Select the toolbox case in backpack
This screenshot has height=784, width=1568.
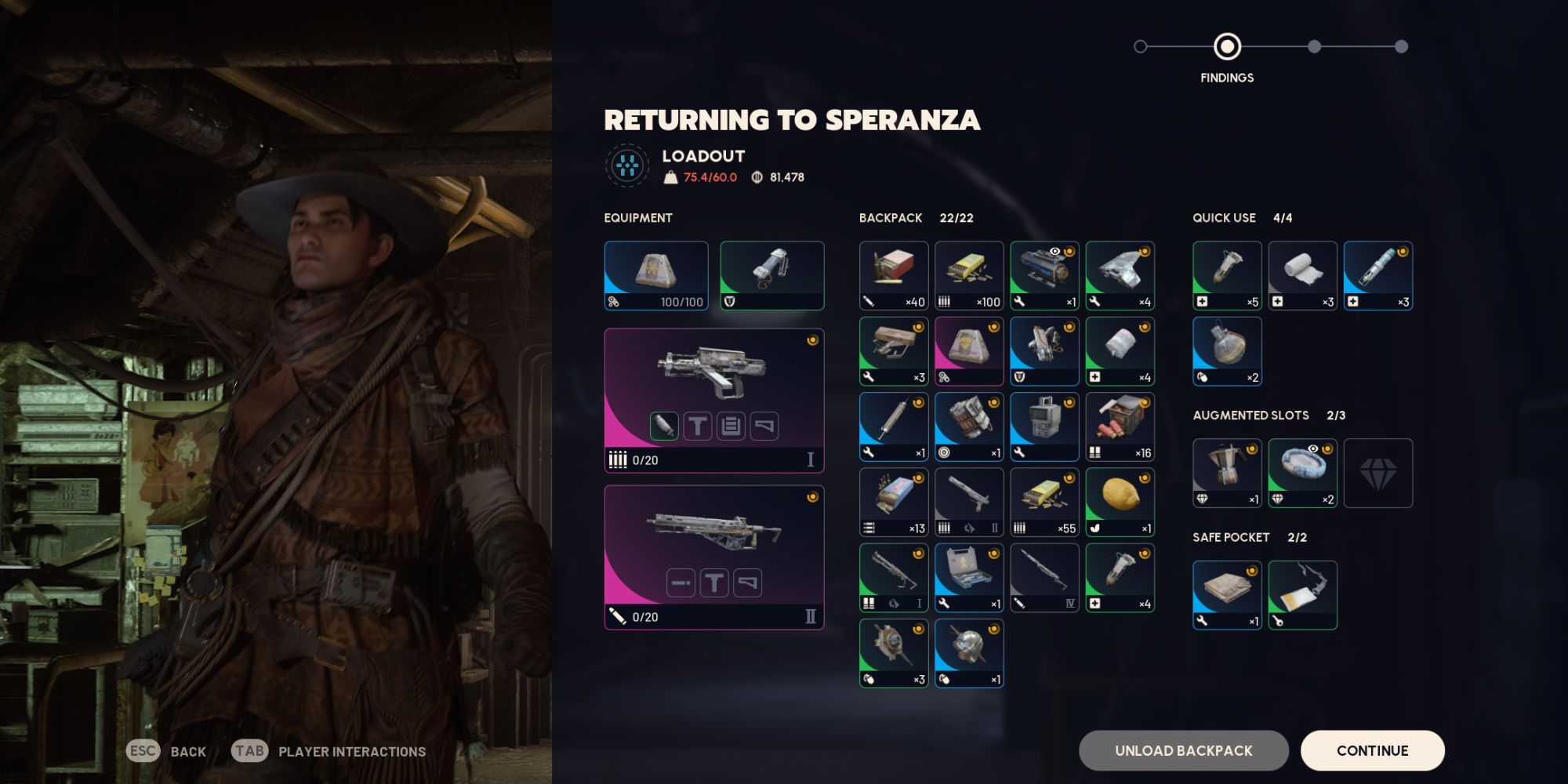pos(969,578)
